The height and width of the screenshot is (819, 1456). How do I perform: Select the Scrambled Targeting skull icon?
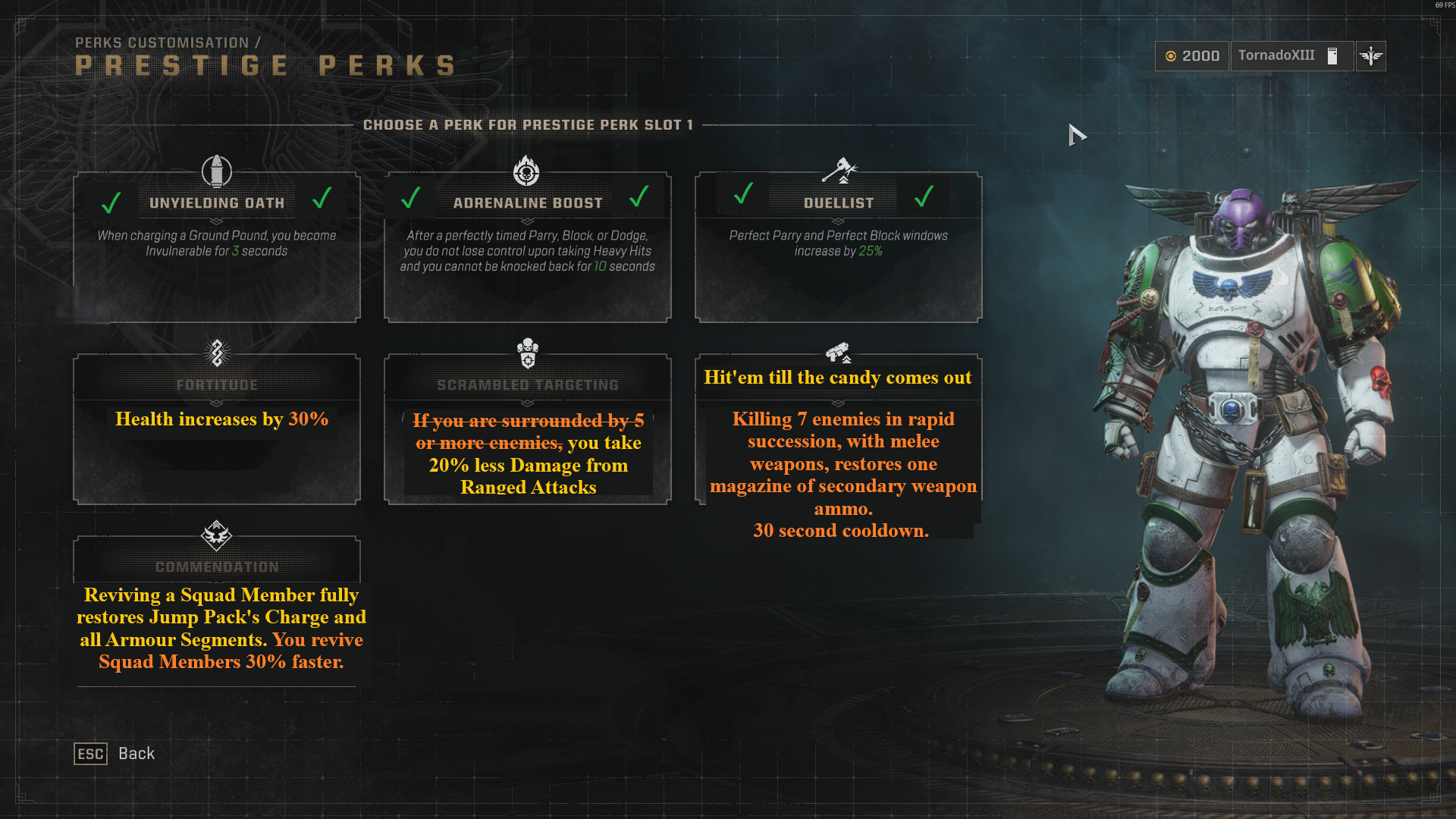point(527,353)
